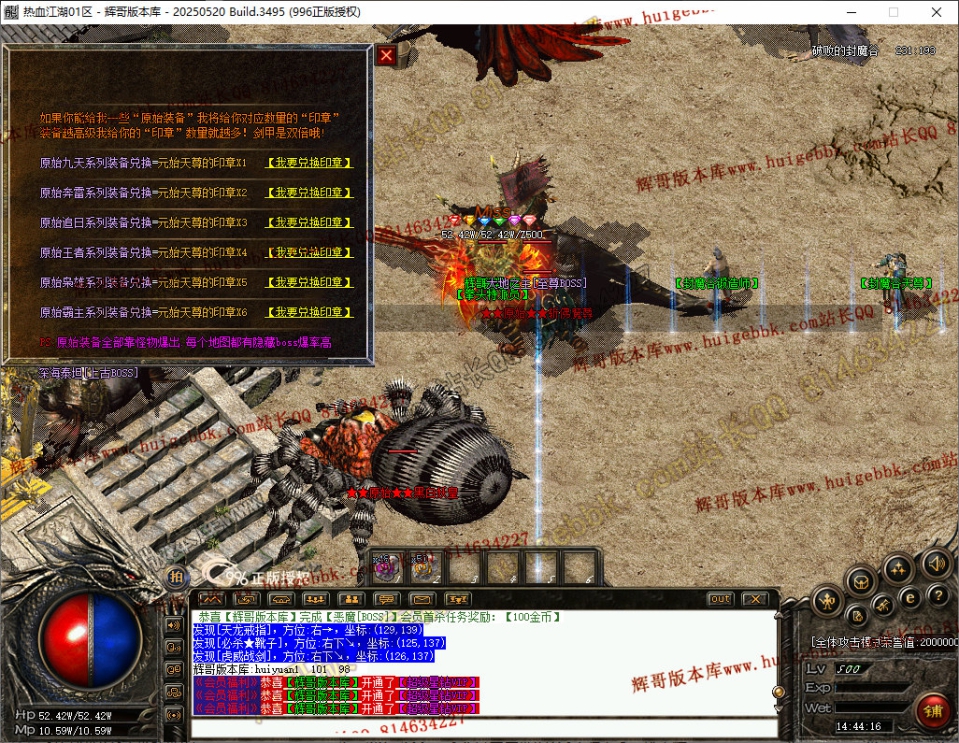Click the envelope mail button above chat
The height and width of the screenshot is (743, 959).
pos(422,599)
